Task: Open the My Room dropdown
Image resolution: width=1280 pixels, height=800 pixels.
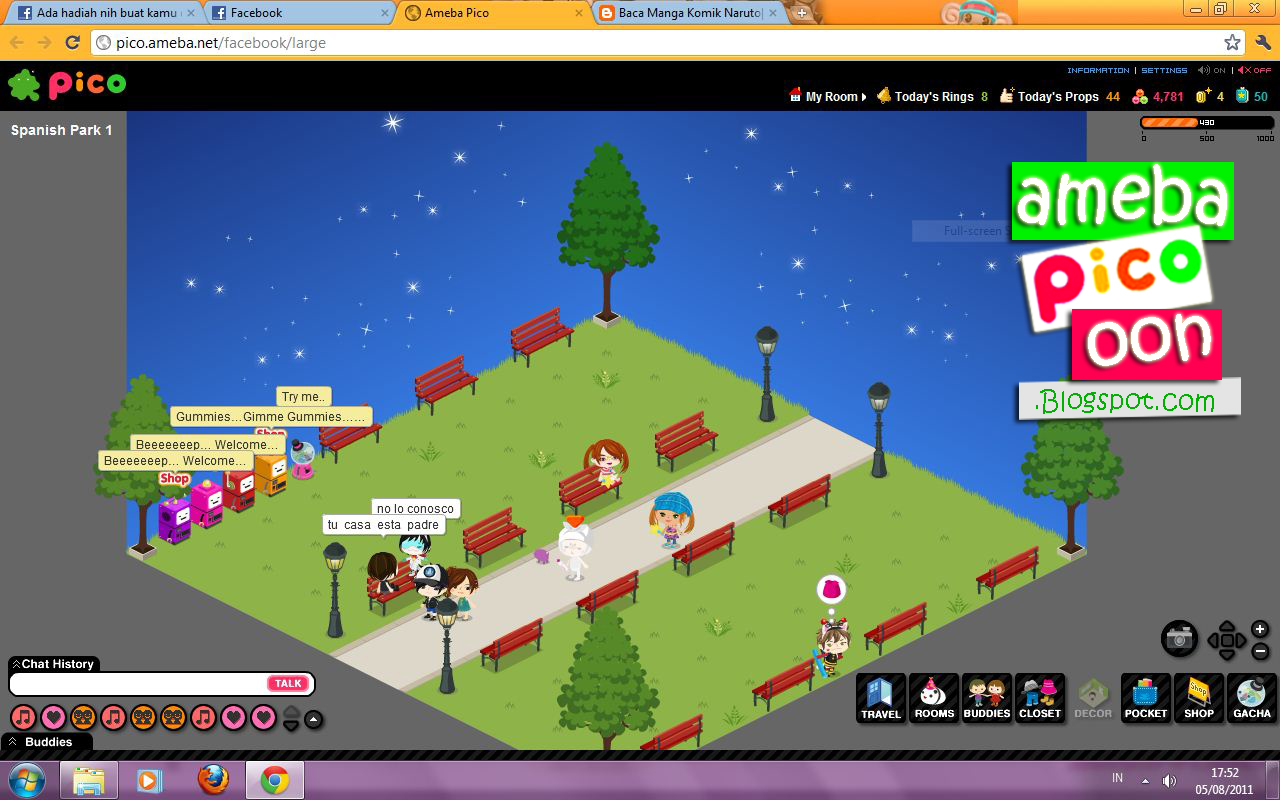Action: point(830,96)
